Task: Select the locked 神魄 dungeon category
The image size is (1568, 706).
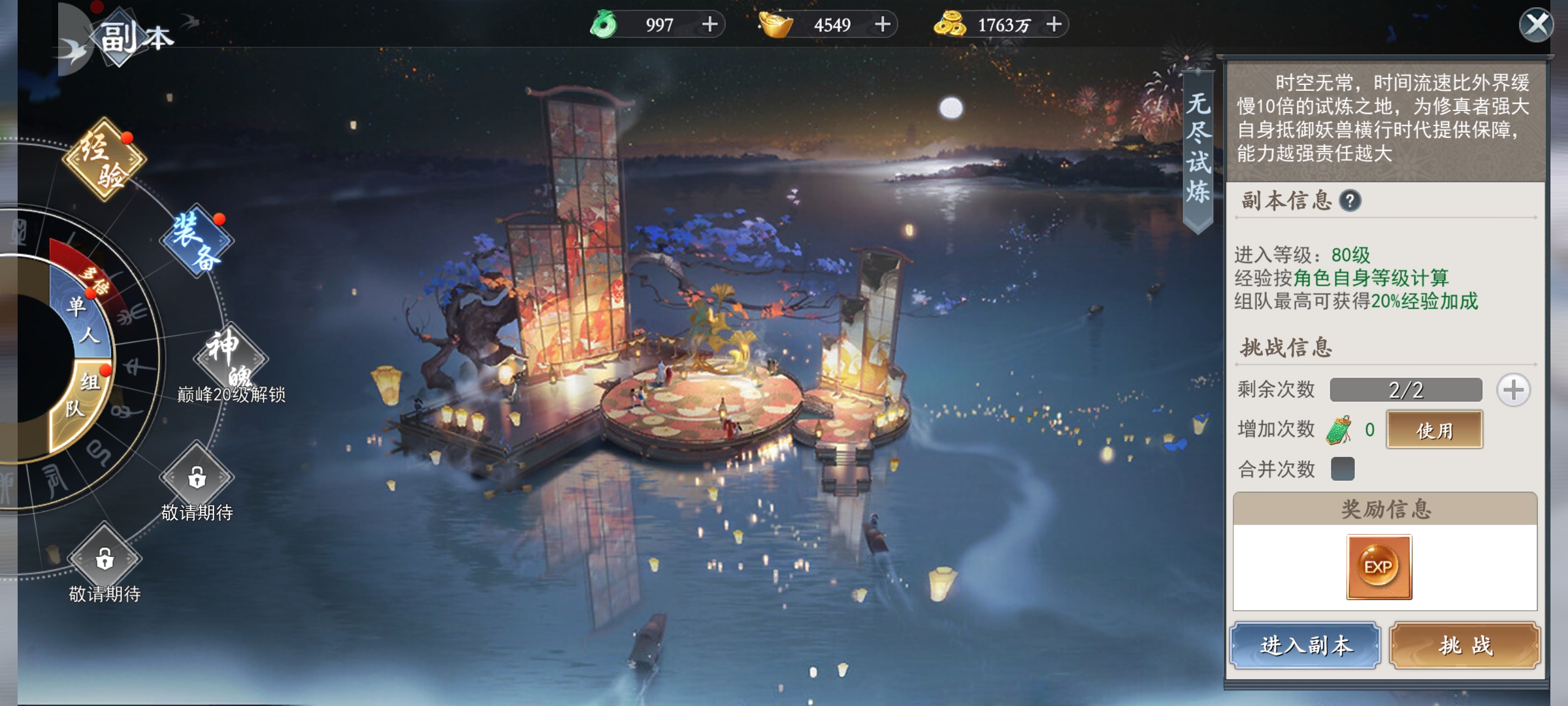Action: coord(230,358)
